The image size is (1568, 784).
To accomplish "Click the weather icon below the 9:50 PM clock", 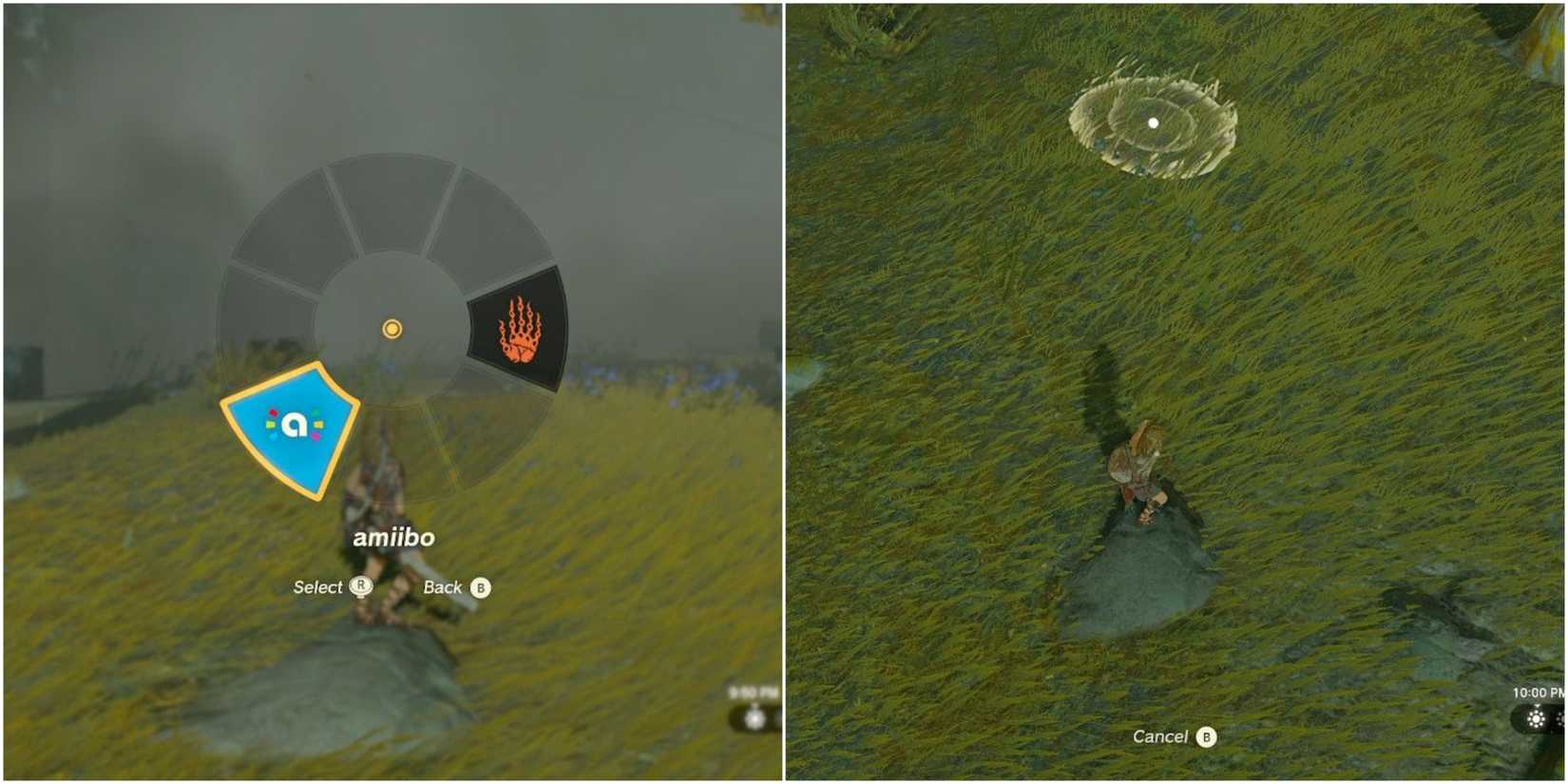I will (x=755, y=719).
